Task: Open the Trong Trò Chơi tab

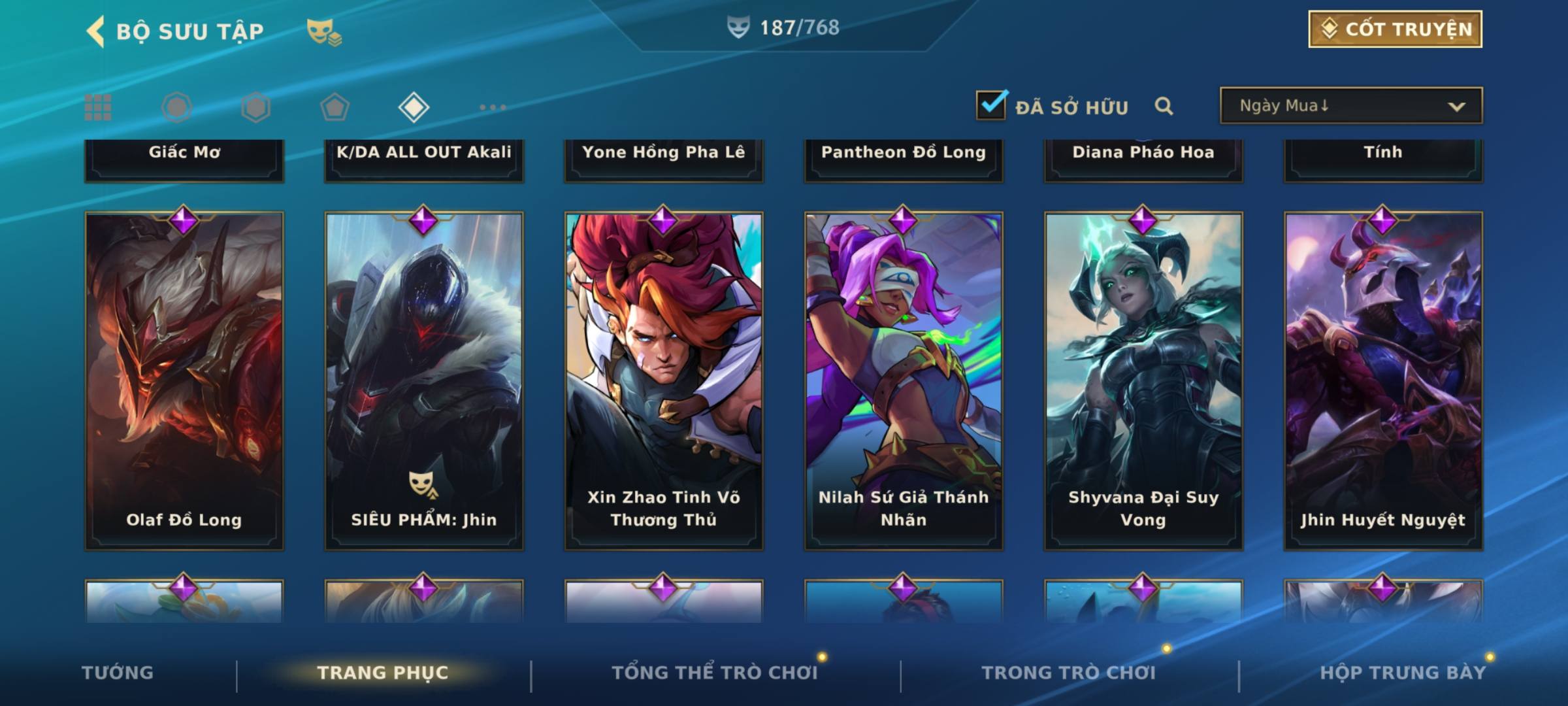Action: coord(1069,673)
